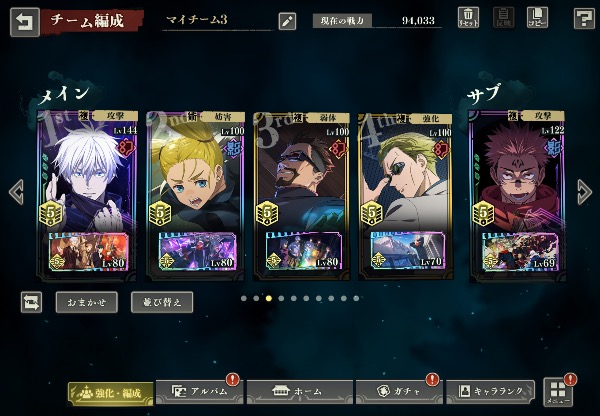Show the next team with right arrow

pos(585,191)
